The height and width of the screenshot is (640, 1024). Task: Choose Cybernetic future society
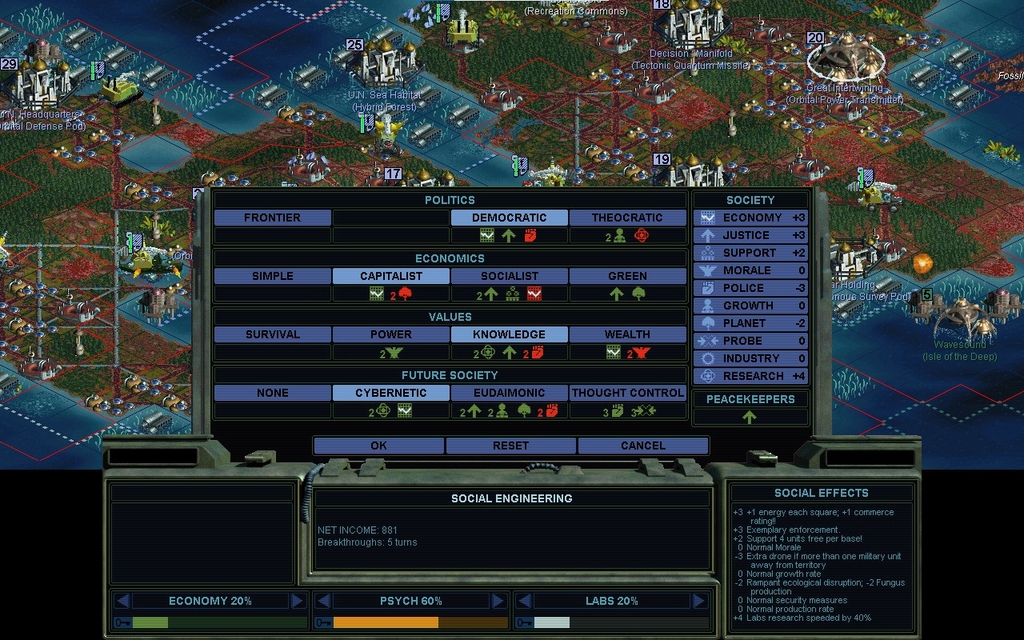(x=391, y=393)
